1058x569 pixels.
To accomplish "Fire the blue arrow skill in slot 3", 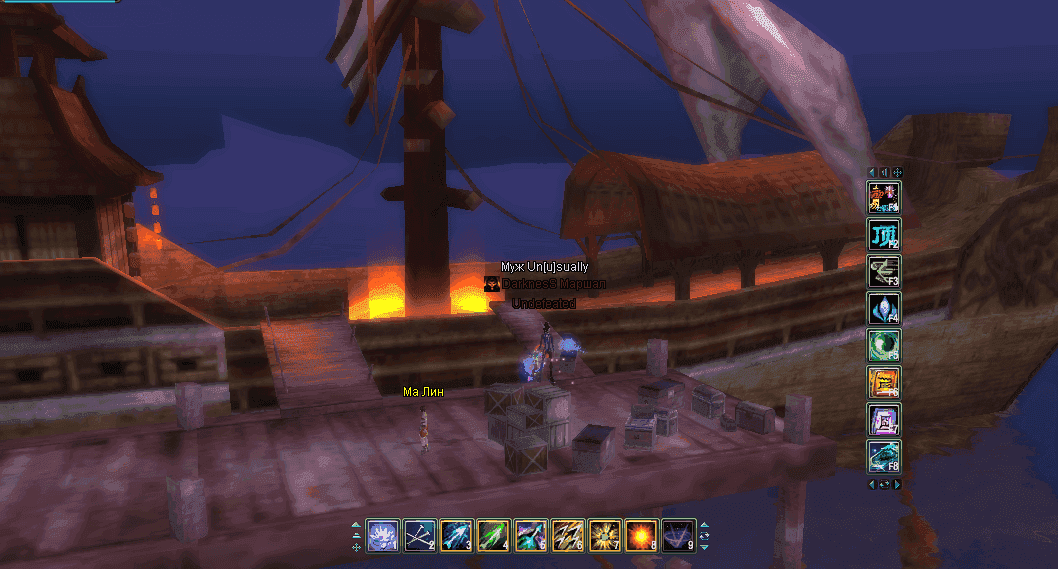I will [457, 536].
